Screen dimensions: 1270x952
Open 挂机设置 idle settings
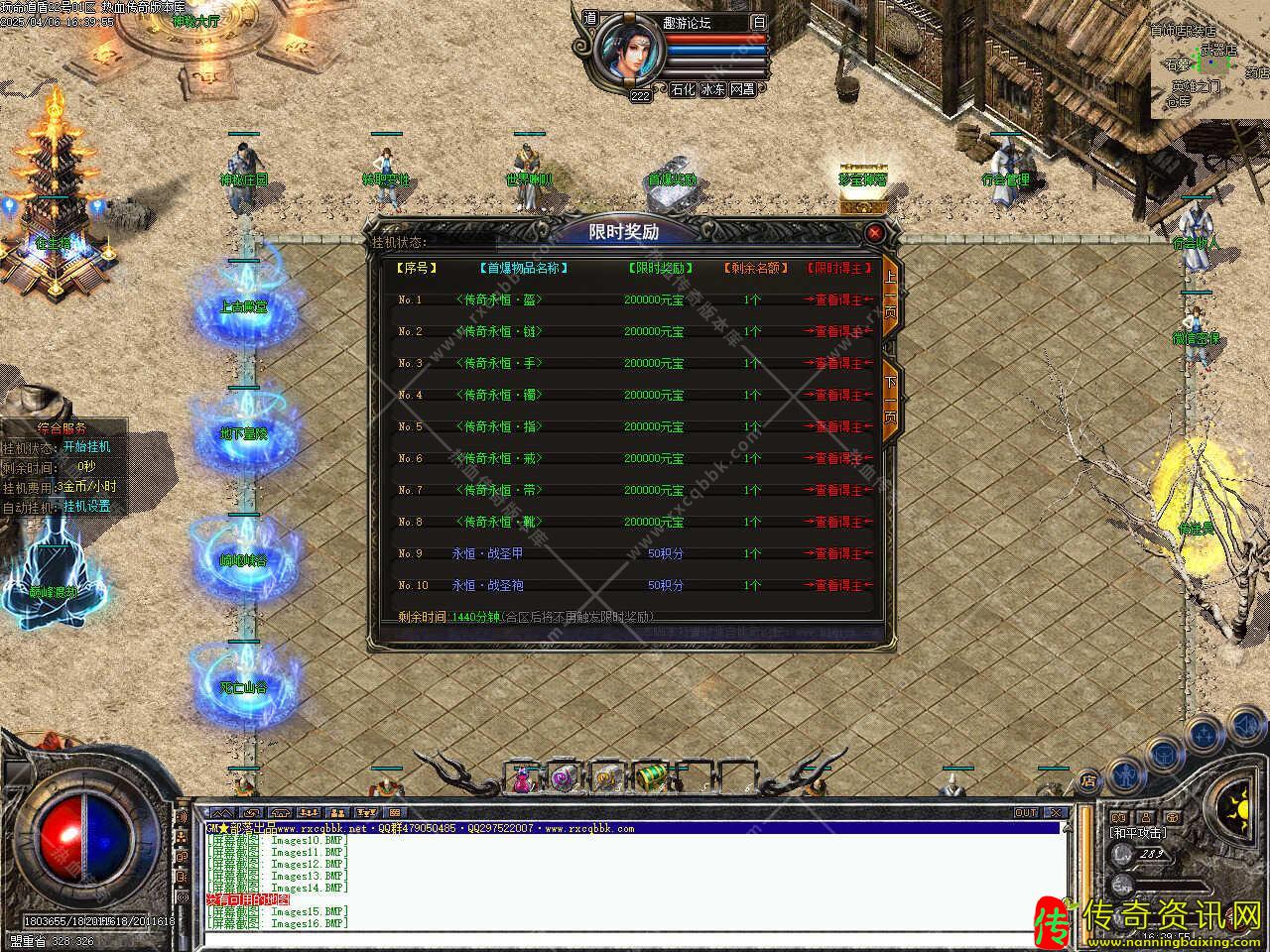click(x=87, y=506)
